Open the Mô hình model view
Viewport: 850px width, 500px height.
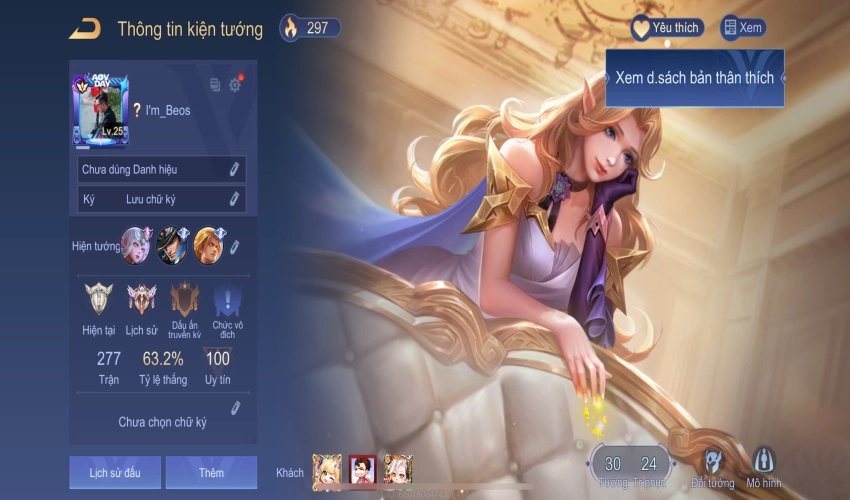(x=764, y=468)
